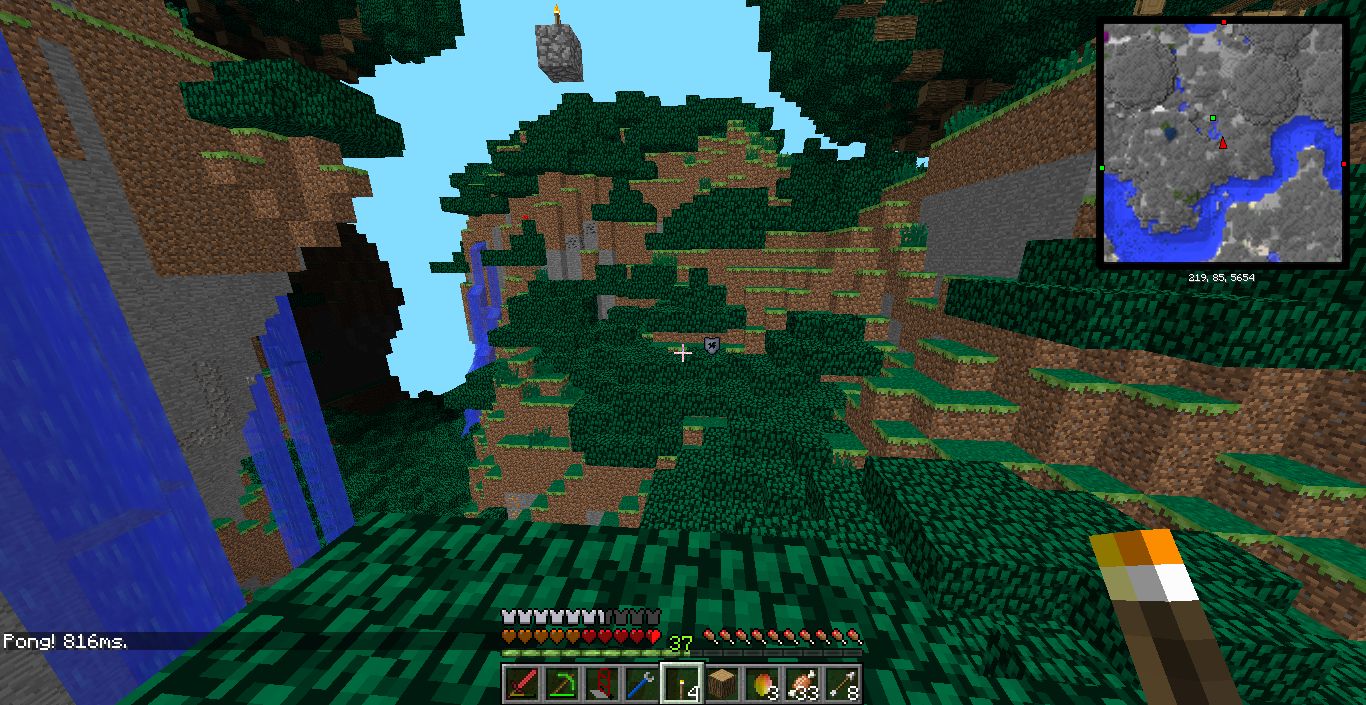1366x705 pixels.
Task: Select the arrows hotbar slot
Action: 841,684
